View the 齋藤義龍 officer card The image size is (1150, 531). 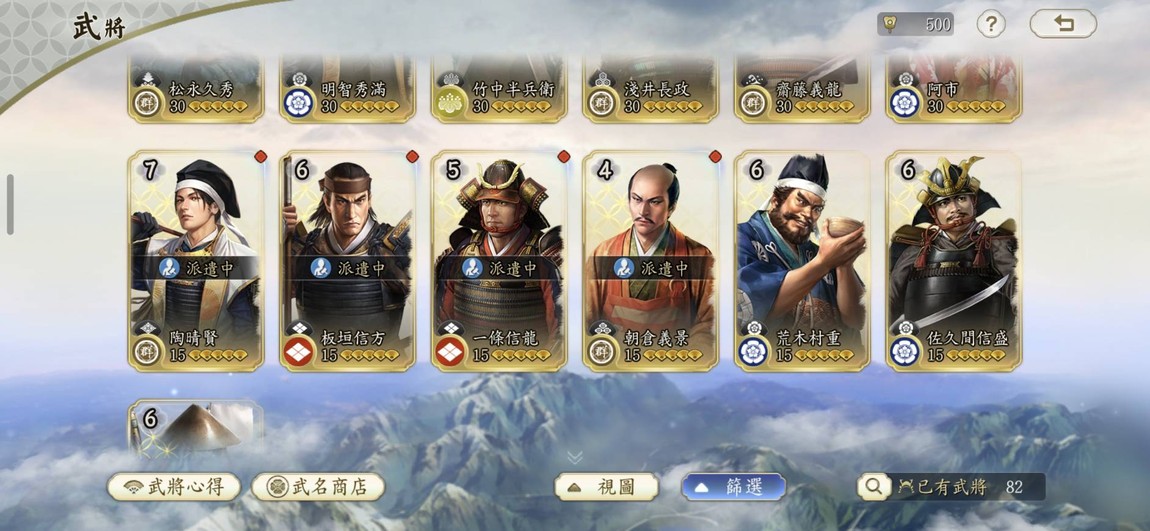click(802, 90)
